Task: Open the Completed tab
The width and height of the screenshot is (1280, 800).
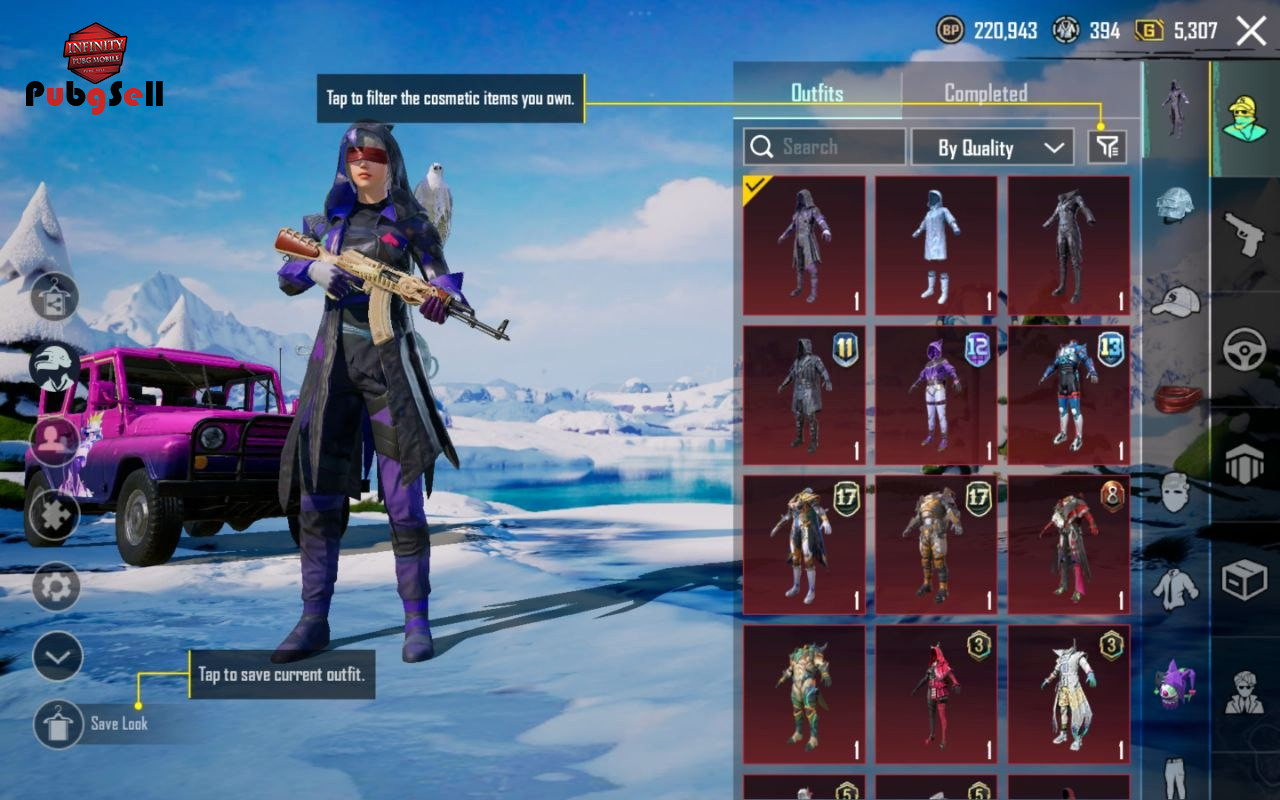Action: (x=985, y=93)
